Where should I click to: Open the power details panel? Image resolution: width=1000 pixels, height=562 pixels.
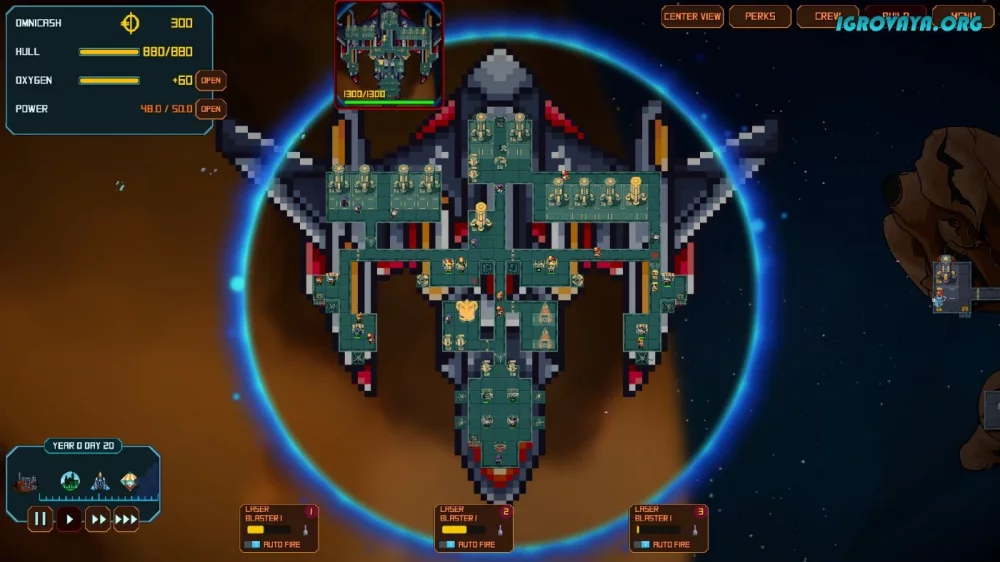coord(210,109)
